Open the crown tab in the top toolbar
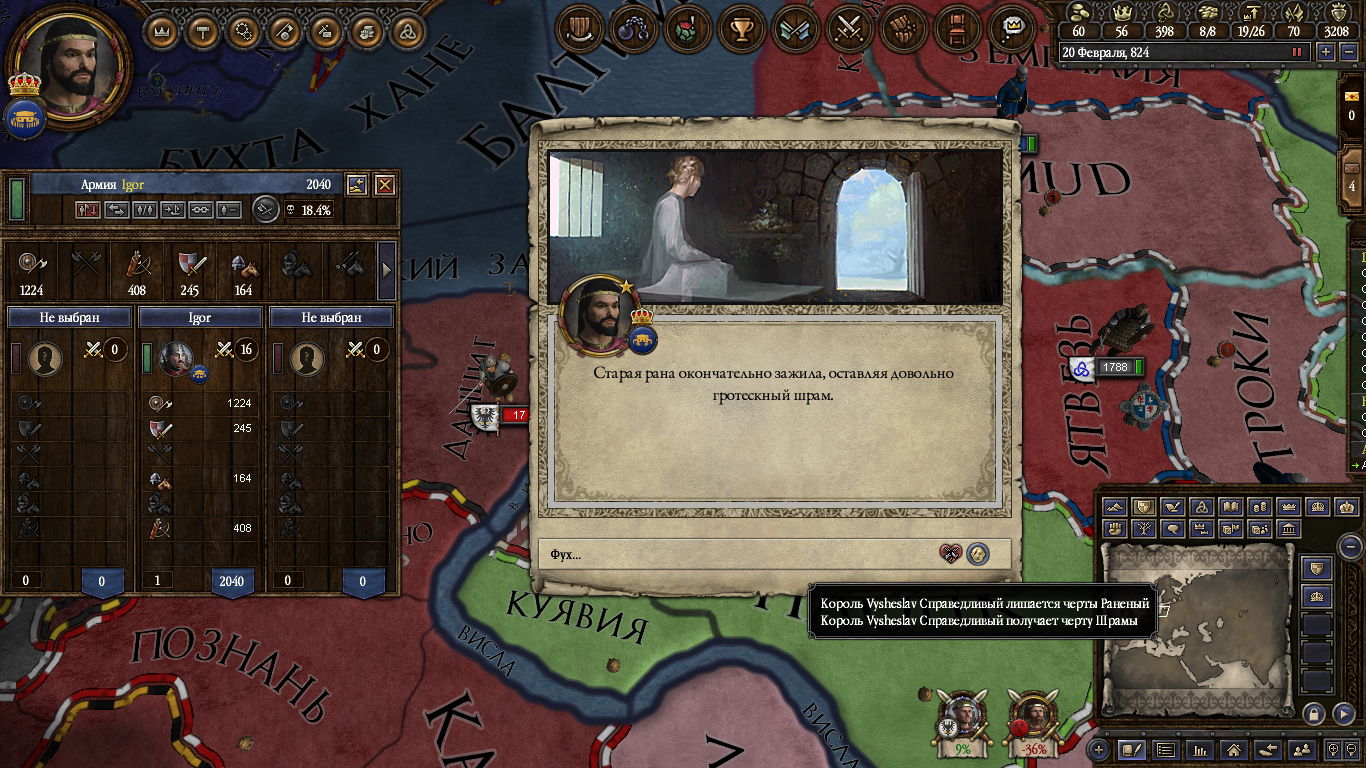 pyautogui.click(x=163, y=31)
